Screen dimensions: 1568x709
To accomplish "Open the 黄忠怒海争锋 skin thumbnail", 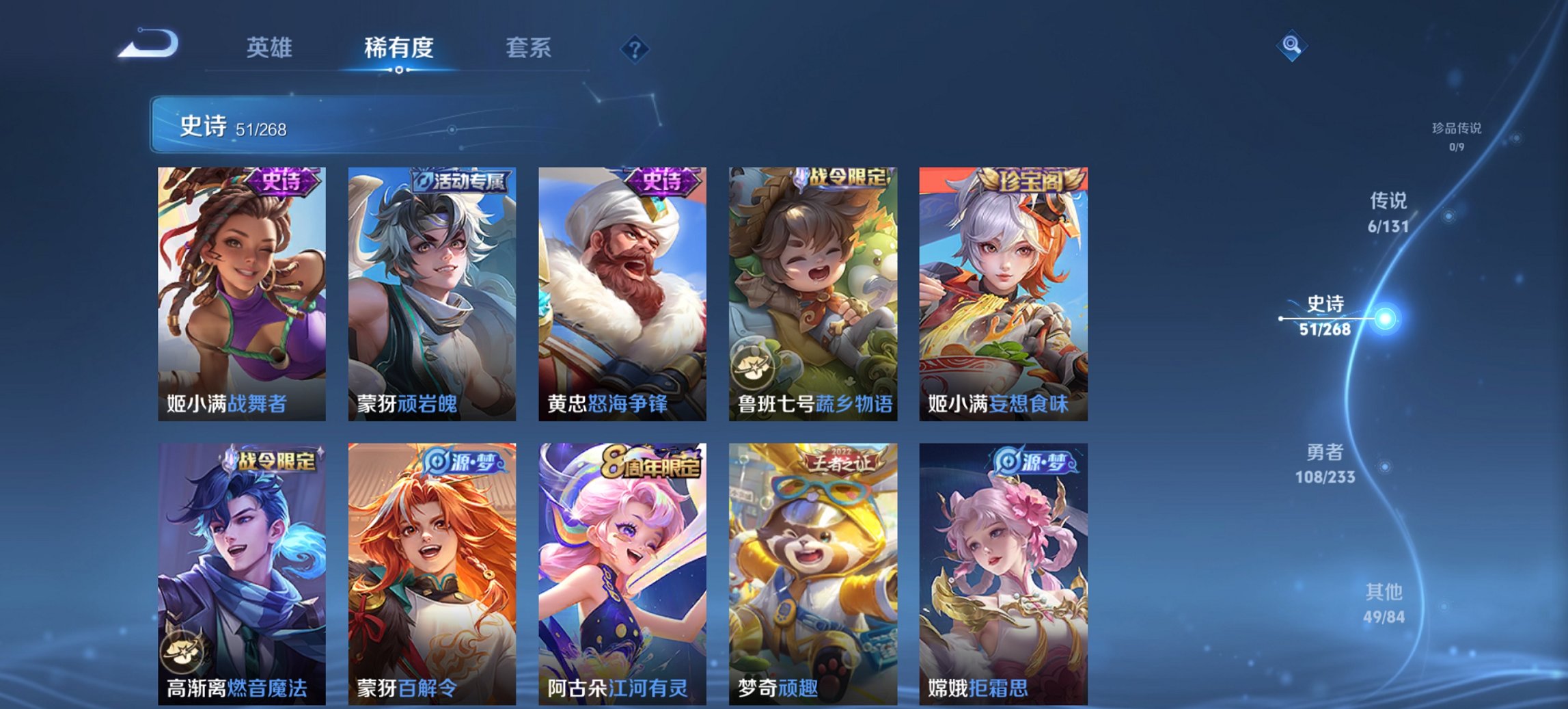I will coord(622,294).
